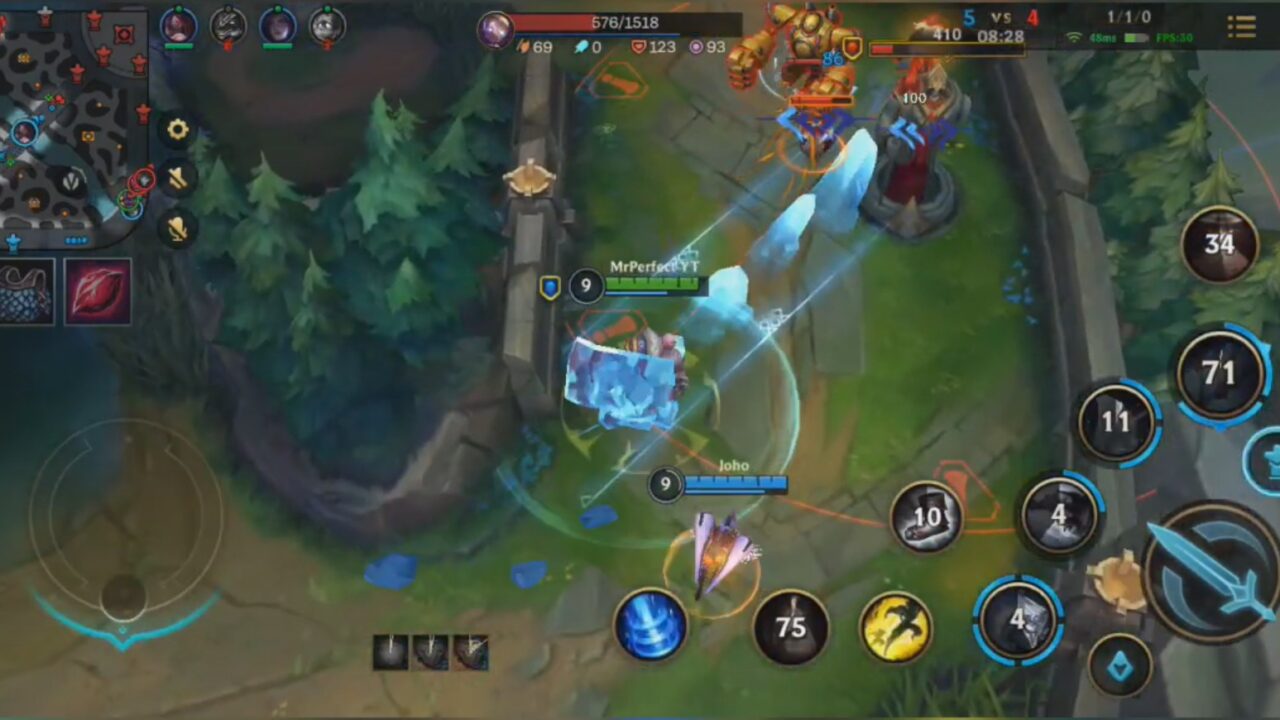
Task: Open the in-game settings gear icon
Action: click(177, 129)
